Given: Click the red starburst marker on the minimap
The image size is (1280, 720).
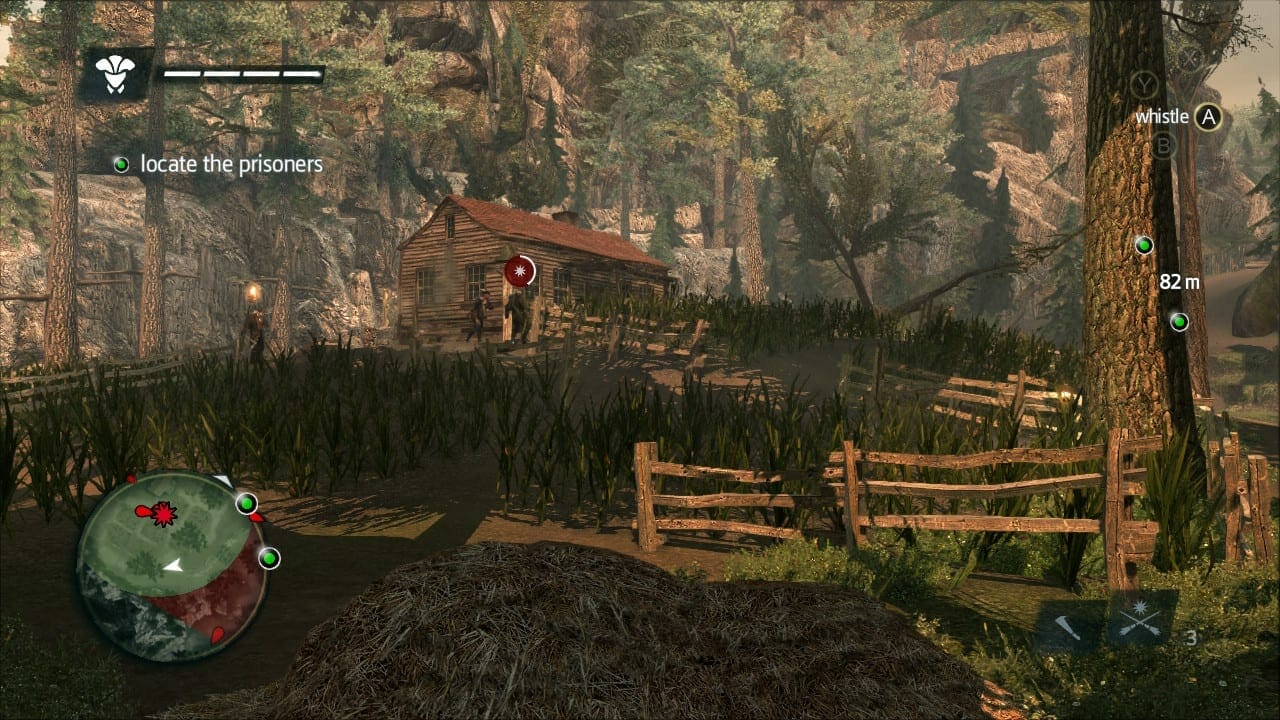Looking at the screenshot, I should (163, 514).
